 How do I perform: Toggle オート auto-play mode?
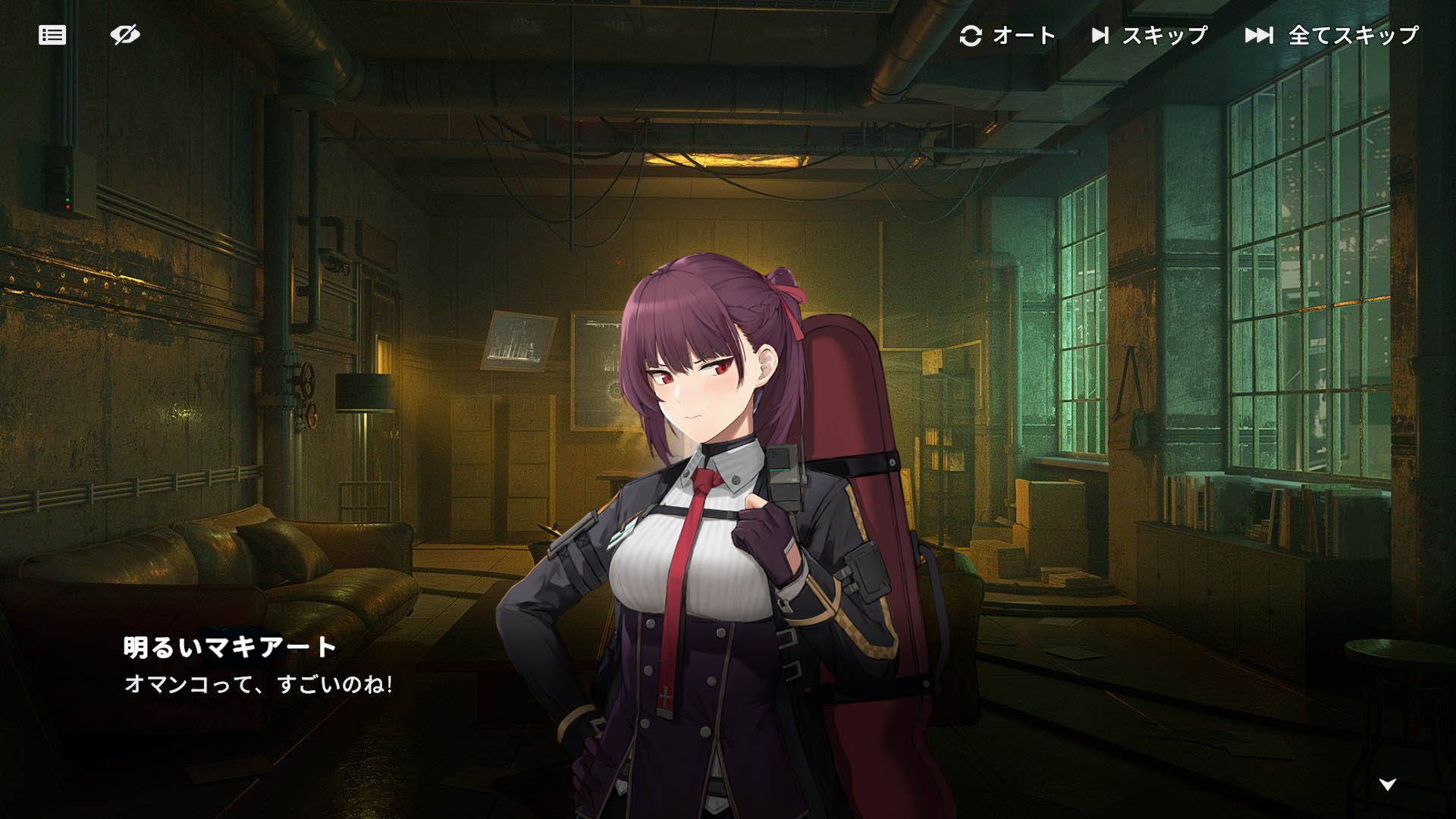1007,36
